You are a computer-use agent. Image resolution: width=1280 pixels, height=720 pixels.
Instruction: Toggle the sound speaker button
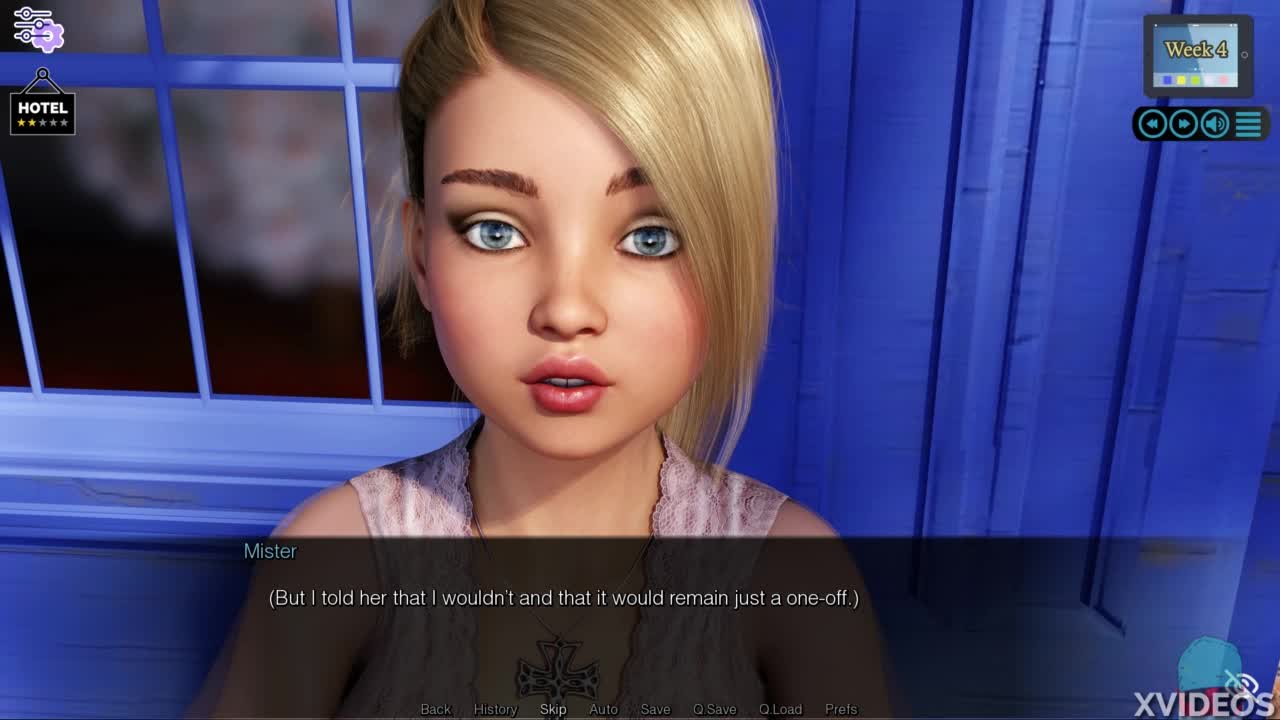pos(1215,124)
